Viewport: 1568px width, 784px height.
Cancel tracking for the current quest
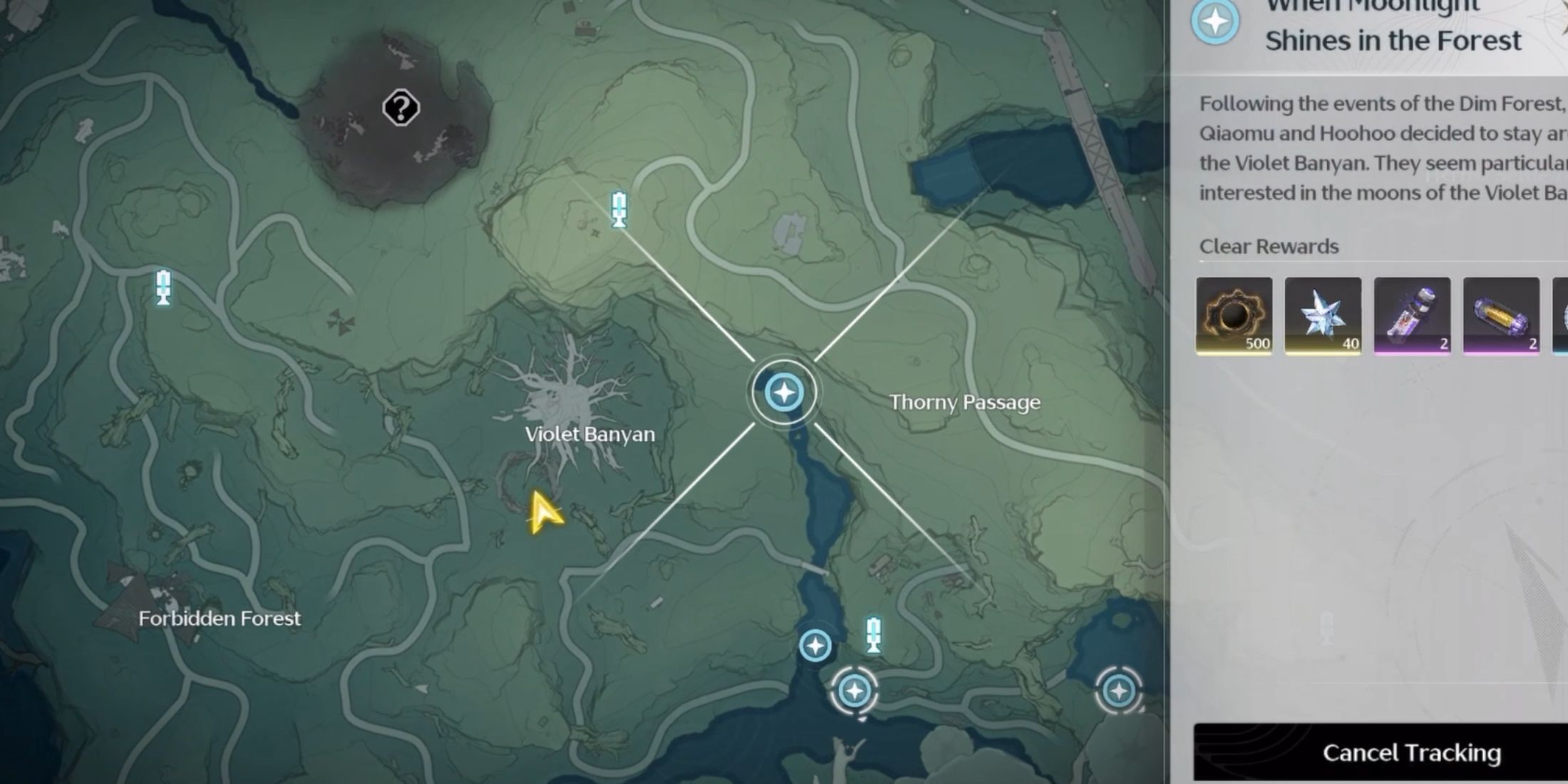coord(1411,753)
